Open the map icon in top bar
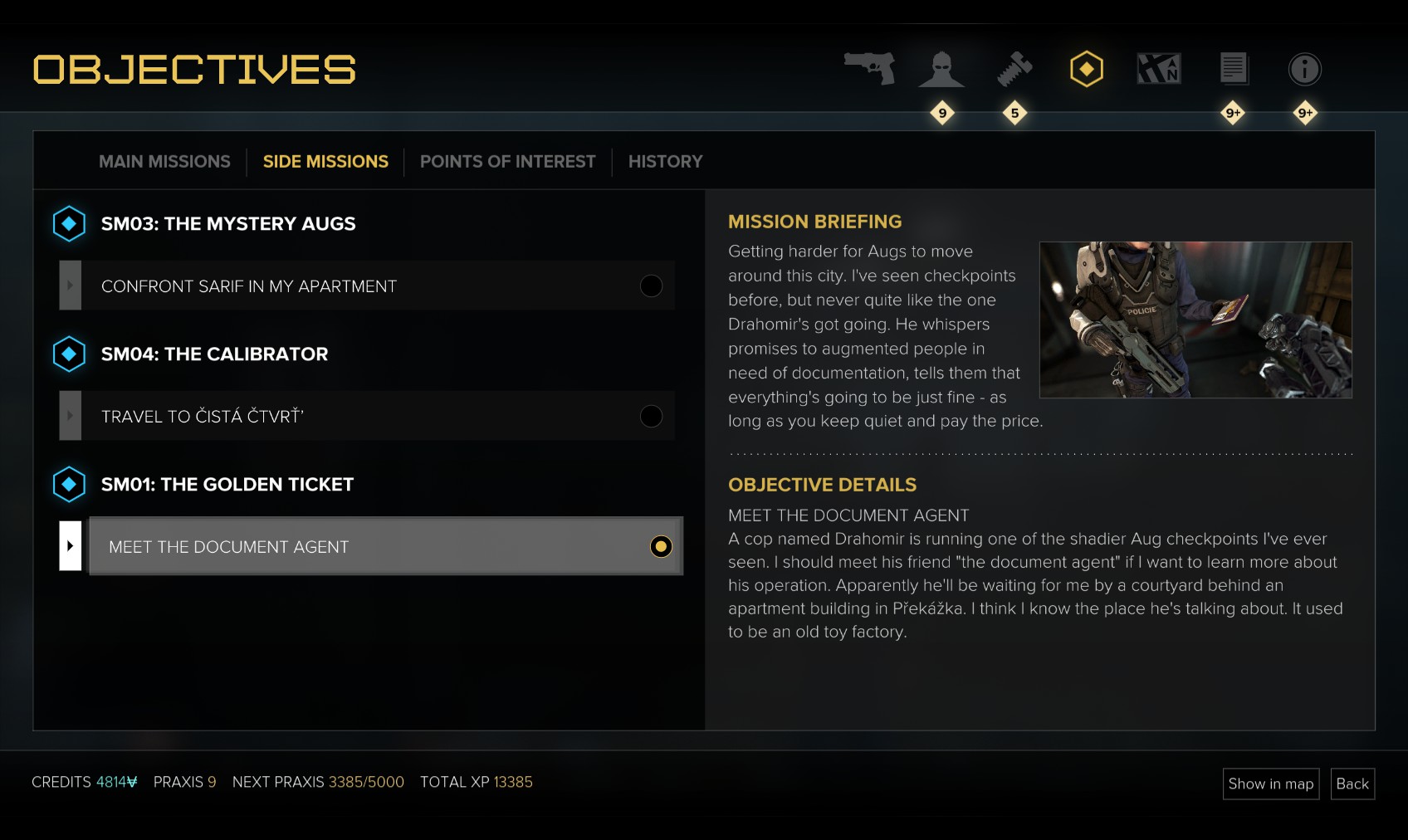The height and width of the screenshot is (840, 1408). (1159, 69)
